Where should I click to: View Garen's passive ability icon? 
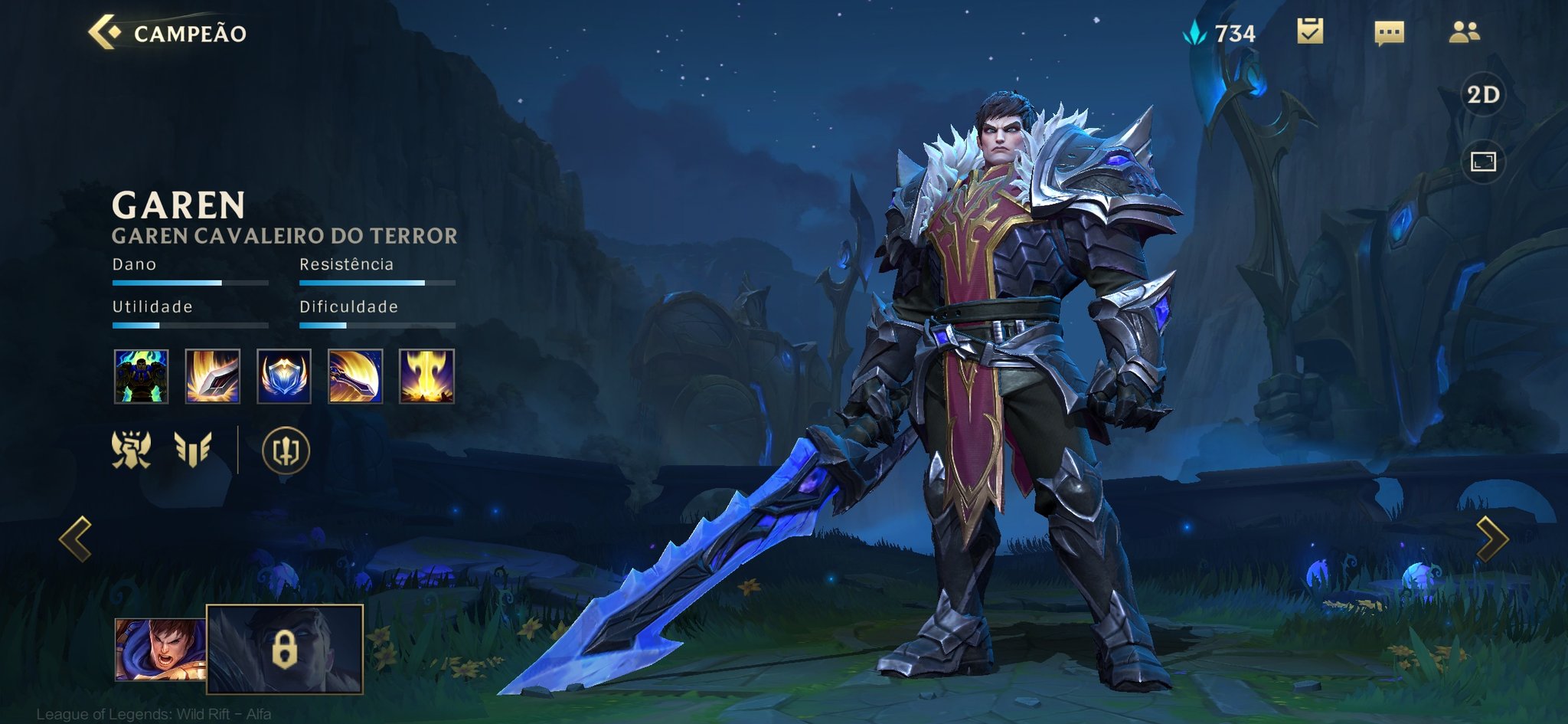click(x=141, y=376)
